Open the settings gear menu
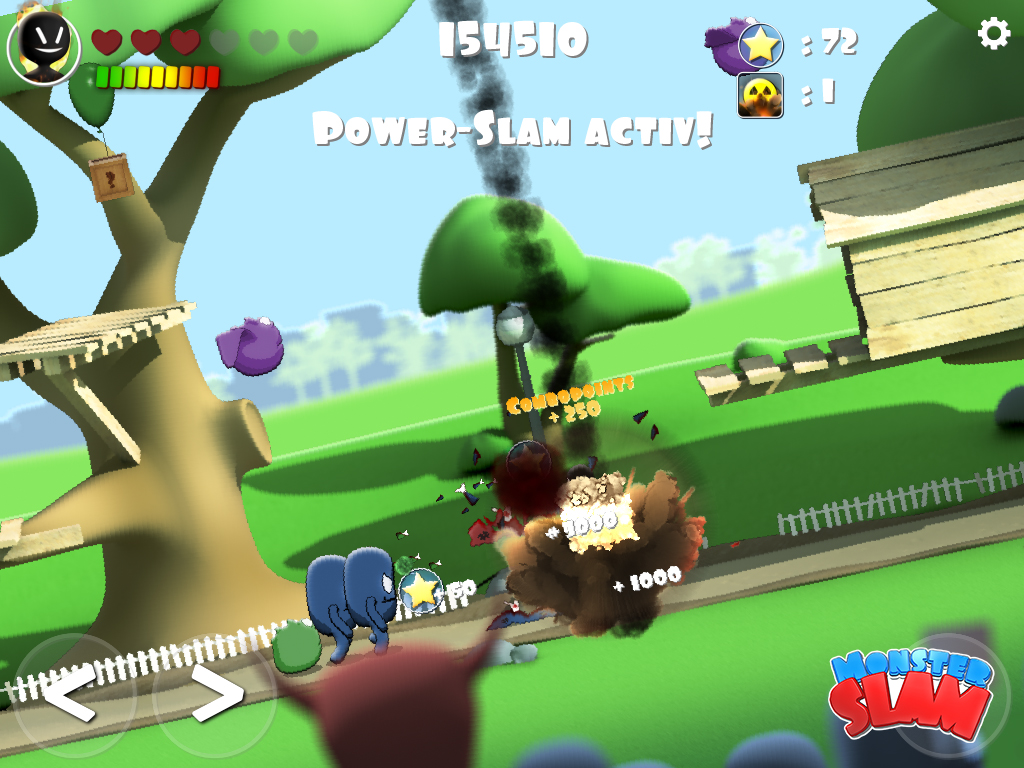Image resolution: width=1024 pixels, height=768 pixels. point(993,35)
